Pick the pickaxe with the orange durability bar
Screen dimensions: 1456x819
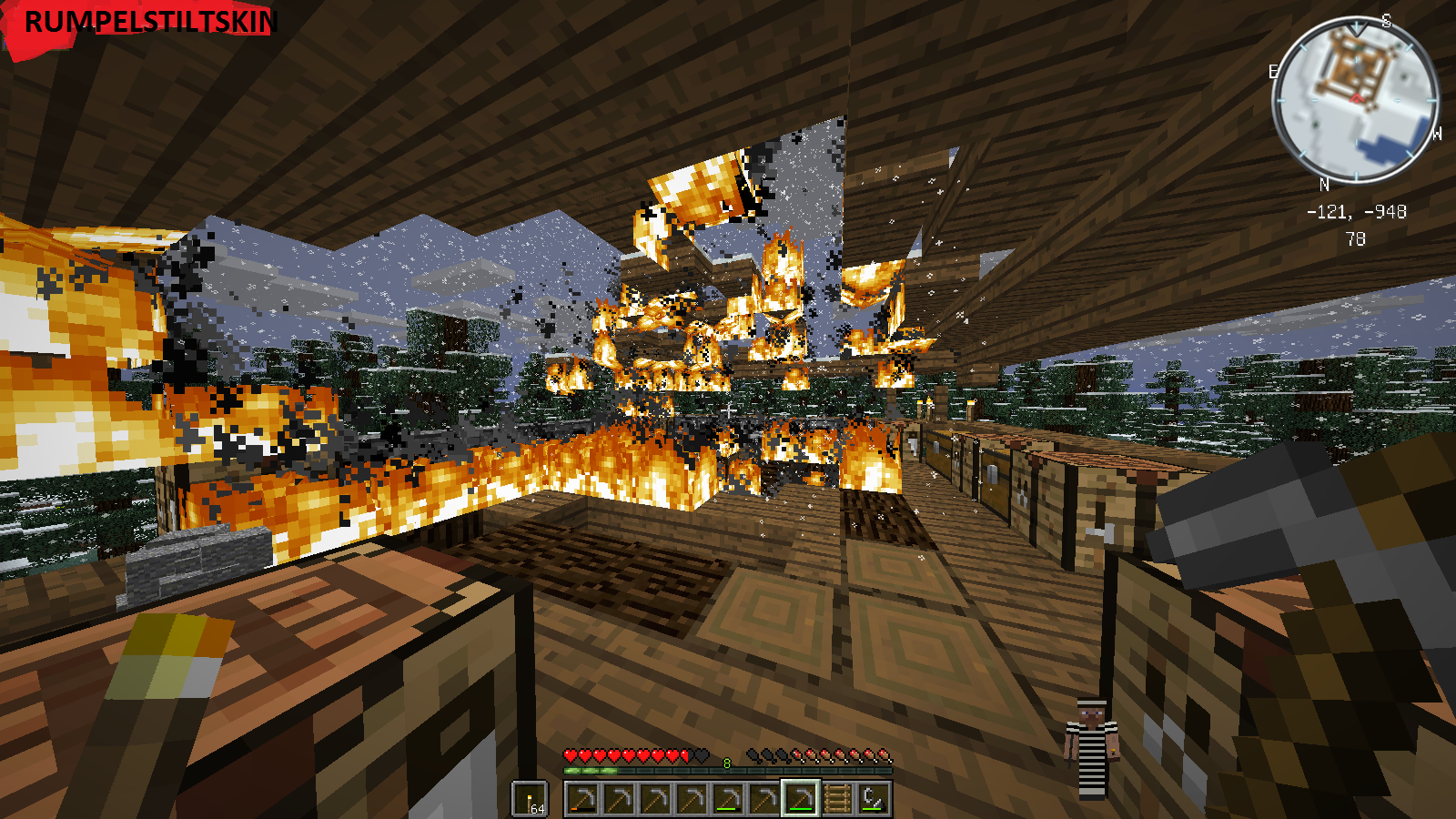(x=582, y=799)
